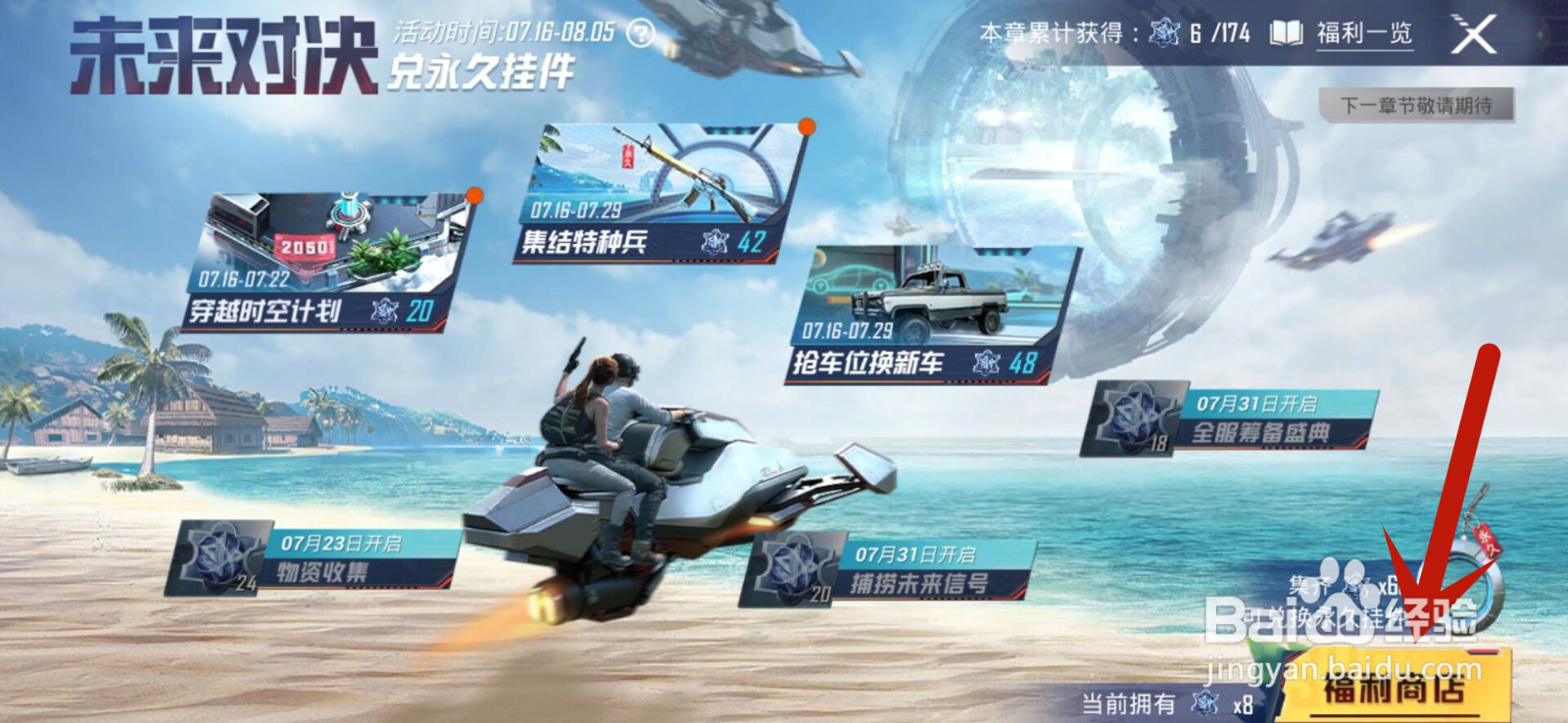Click the book icon next to 福利一览

click(x=1285, y=32)
